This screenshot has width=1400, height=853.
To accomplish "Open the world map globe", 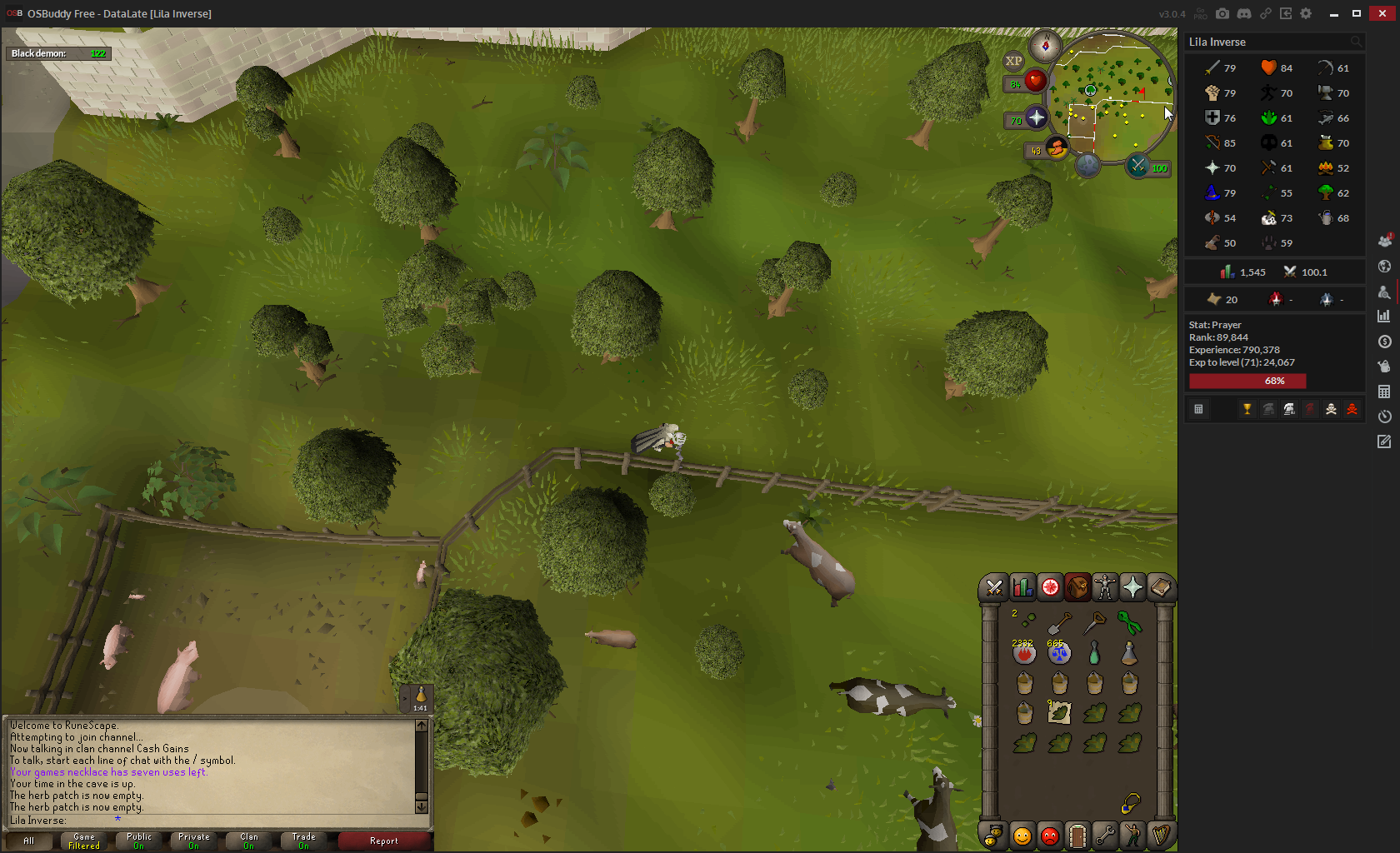I will pos(1087,166).
